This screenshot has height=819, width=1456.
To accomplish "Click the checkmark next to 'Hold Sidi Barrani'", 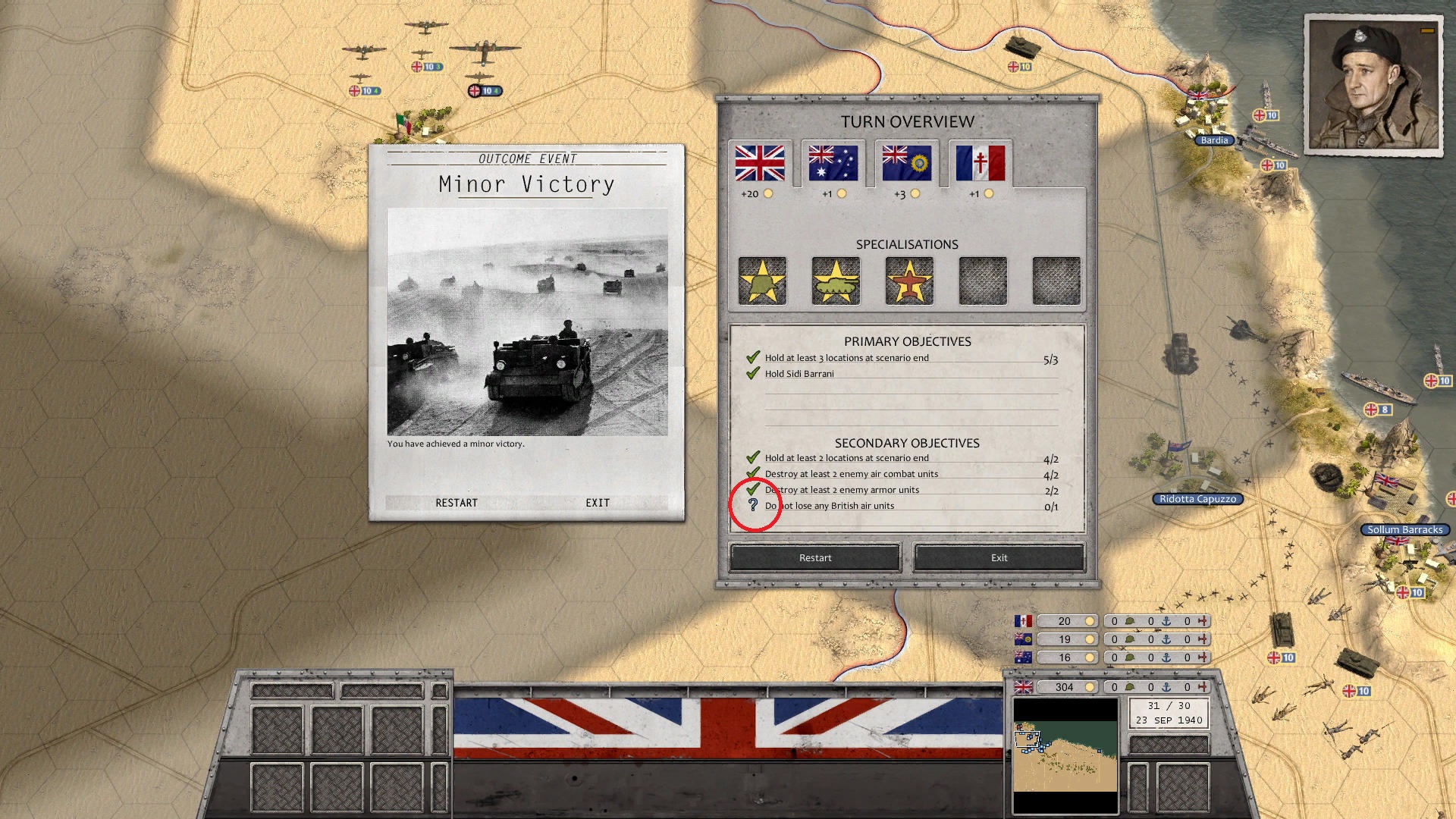I will pyautogui.click(x=752, y=373).
